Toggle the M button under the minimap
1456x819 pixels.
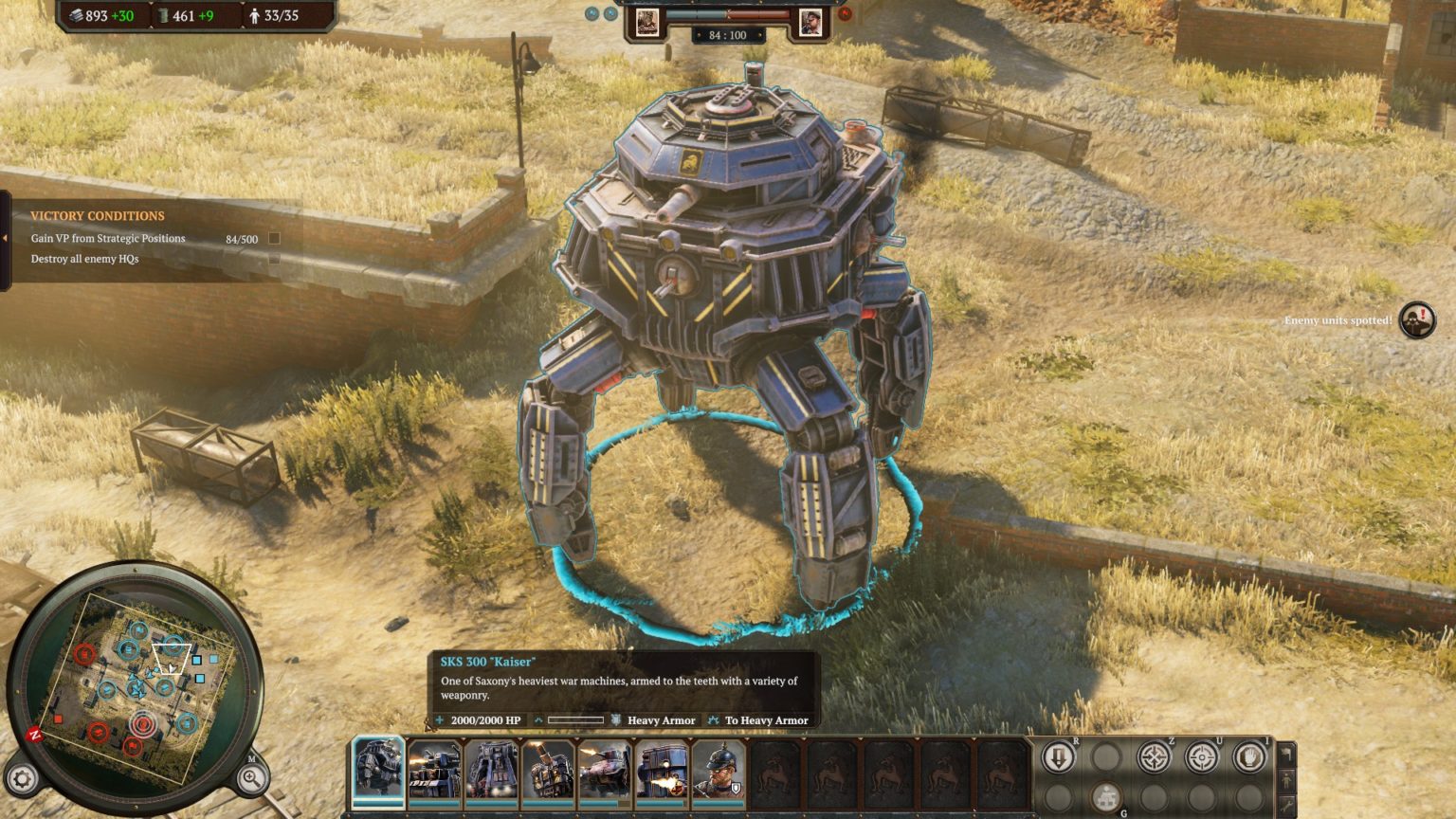tap(252, 758)
